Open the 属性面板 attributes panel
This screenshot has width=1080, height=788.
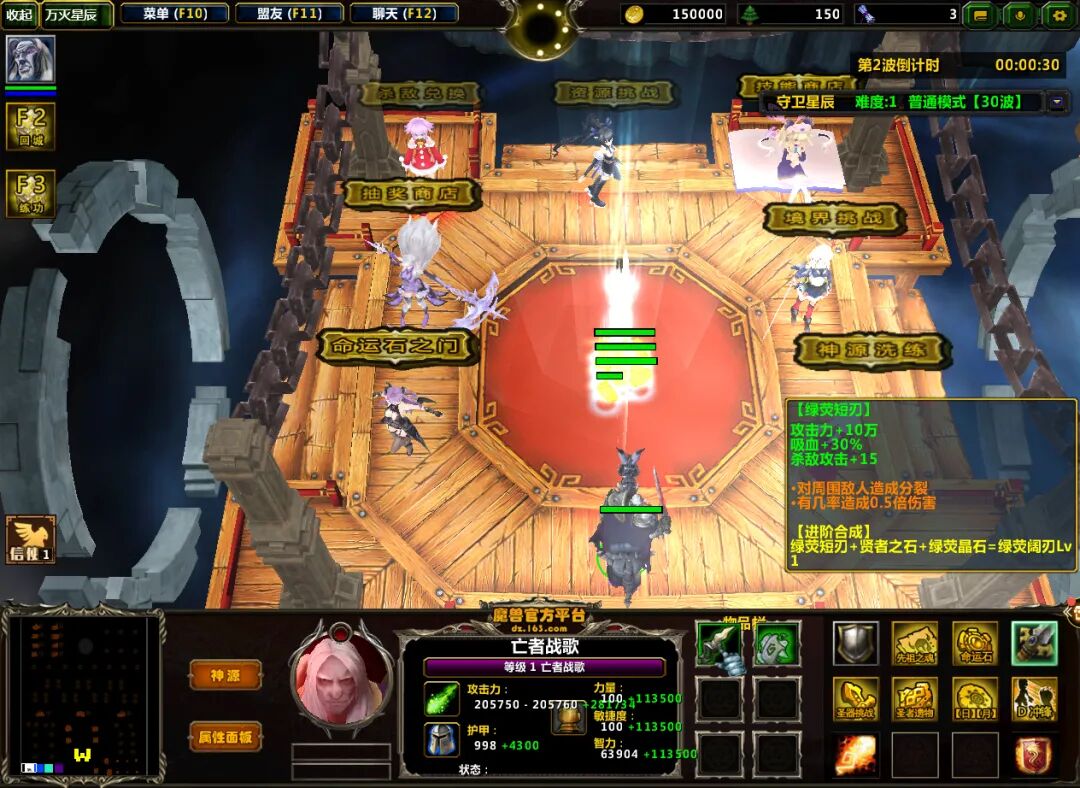226,737
